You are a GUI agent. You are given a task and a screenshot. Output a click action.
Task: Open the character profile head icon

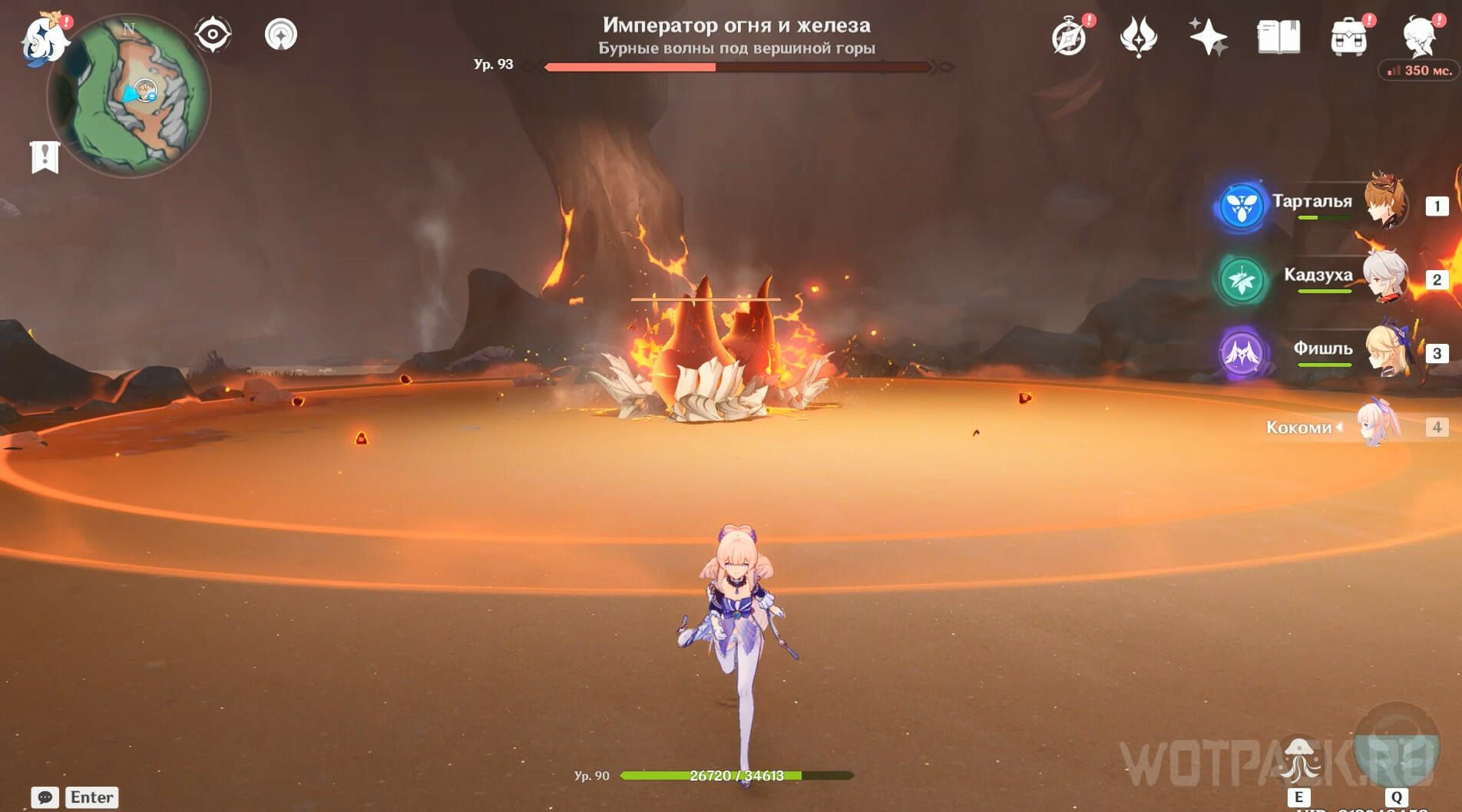point(1419,35)
